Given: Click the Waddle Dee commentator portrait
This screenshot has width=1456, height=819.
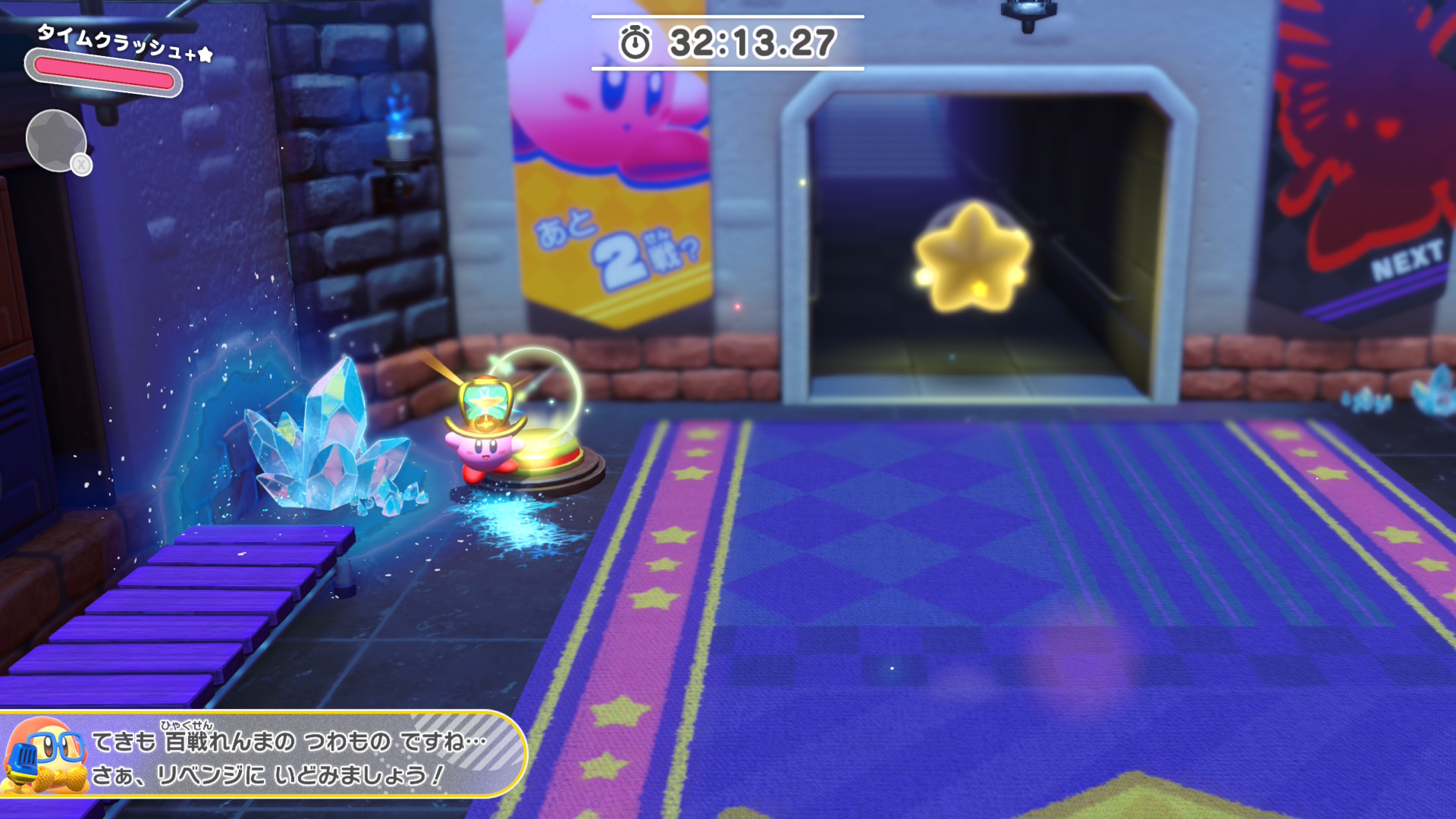Looking at the screenshot, I should click(x=44, y=757).
